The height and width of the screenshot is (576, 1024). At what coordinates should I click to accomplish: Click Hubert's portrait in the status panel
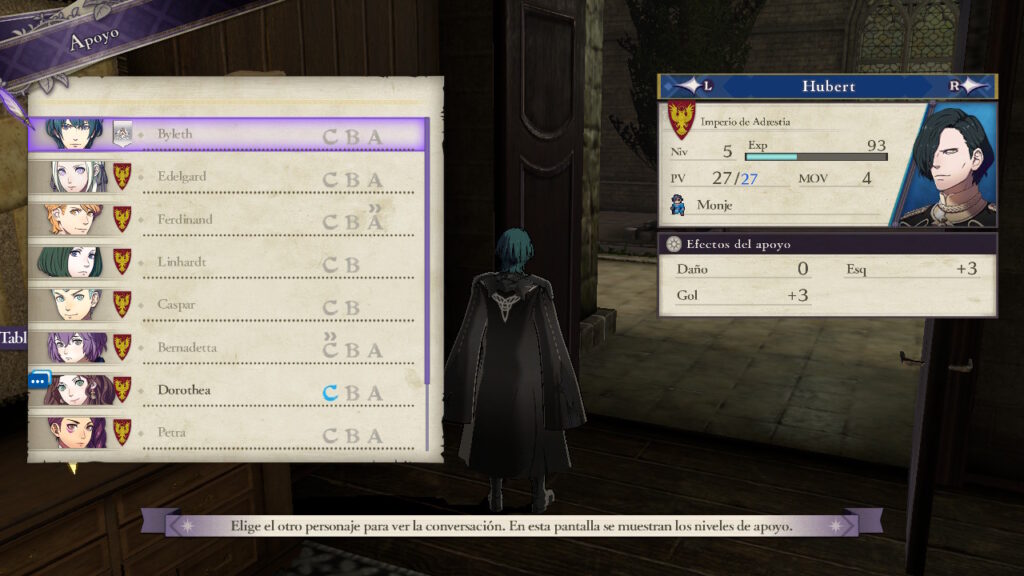(x=948, y=165)
